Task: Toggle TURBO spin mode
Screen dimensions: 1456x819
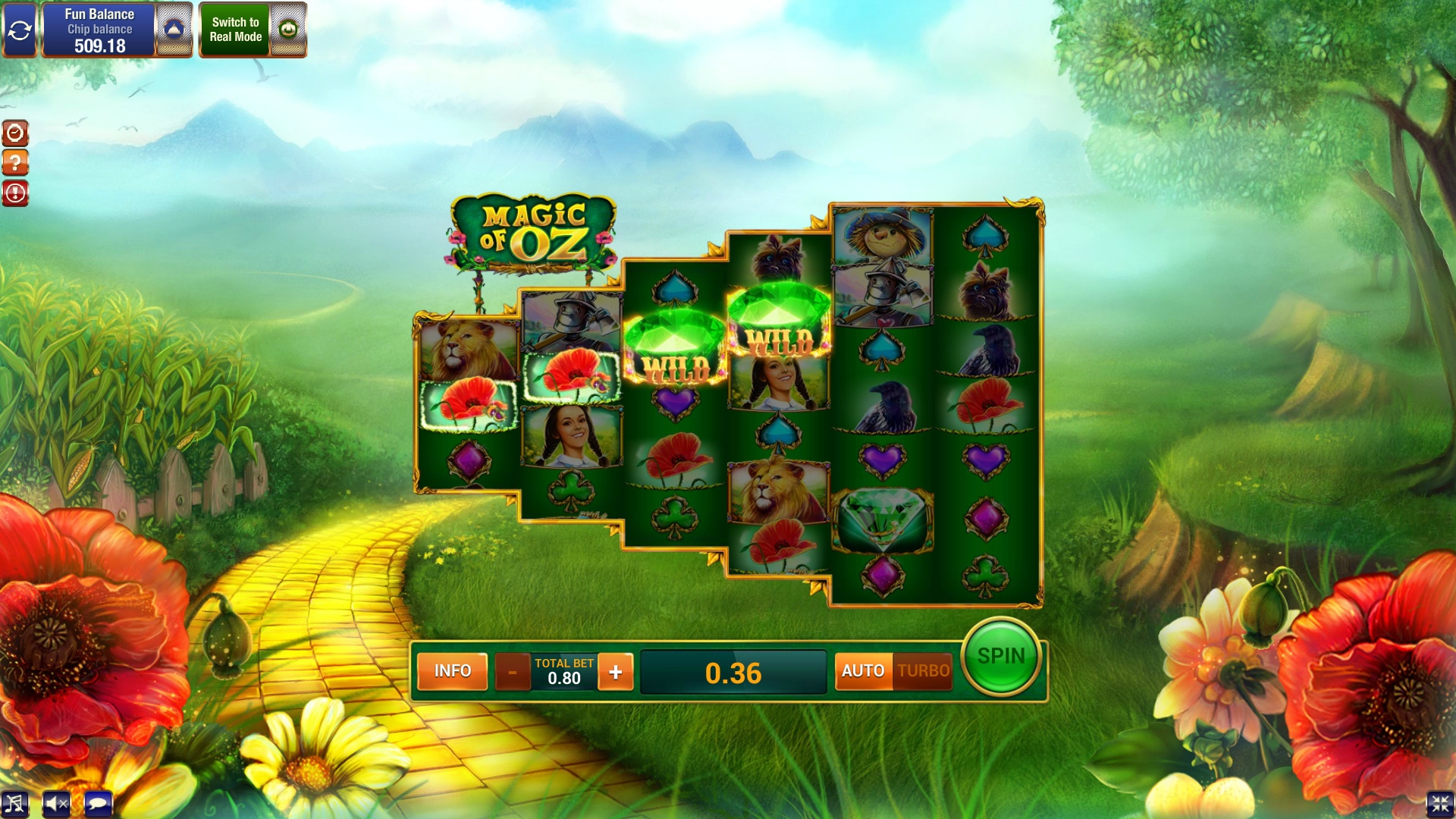Action: [923, 671]
